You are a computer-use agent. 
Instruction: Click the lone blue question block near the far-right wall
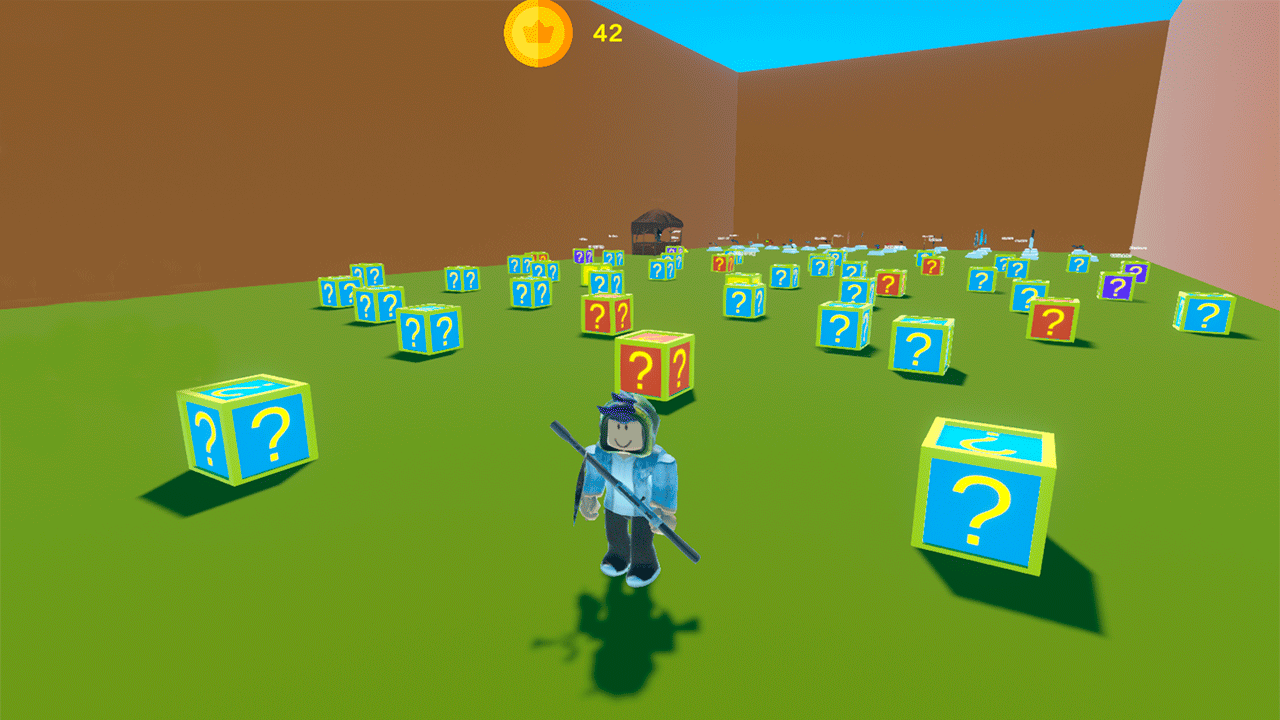pos(1204,312)
